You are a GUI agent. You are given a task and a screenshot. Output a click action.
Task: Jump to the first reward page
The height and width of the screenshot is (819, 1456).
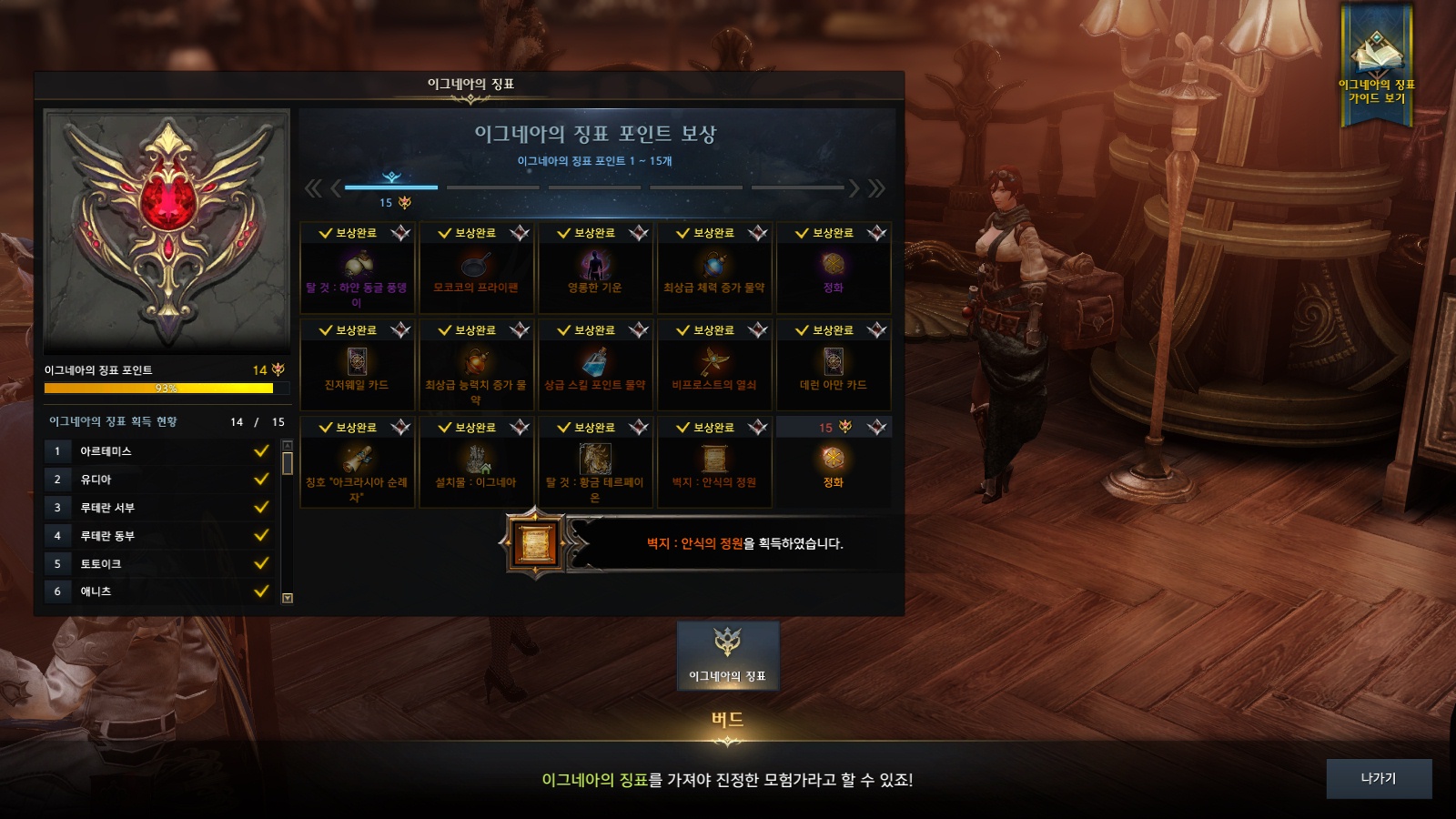point(313,188)
